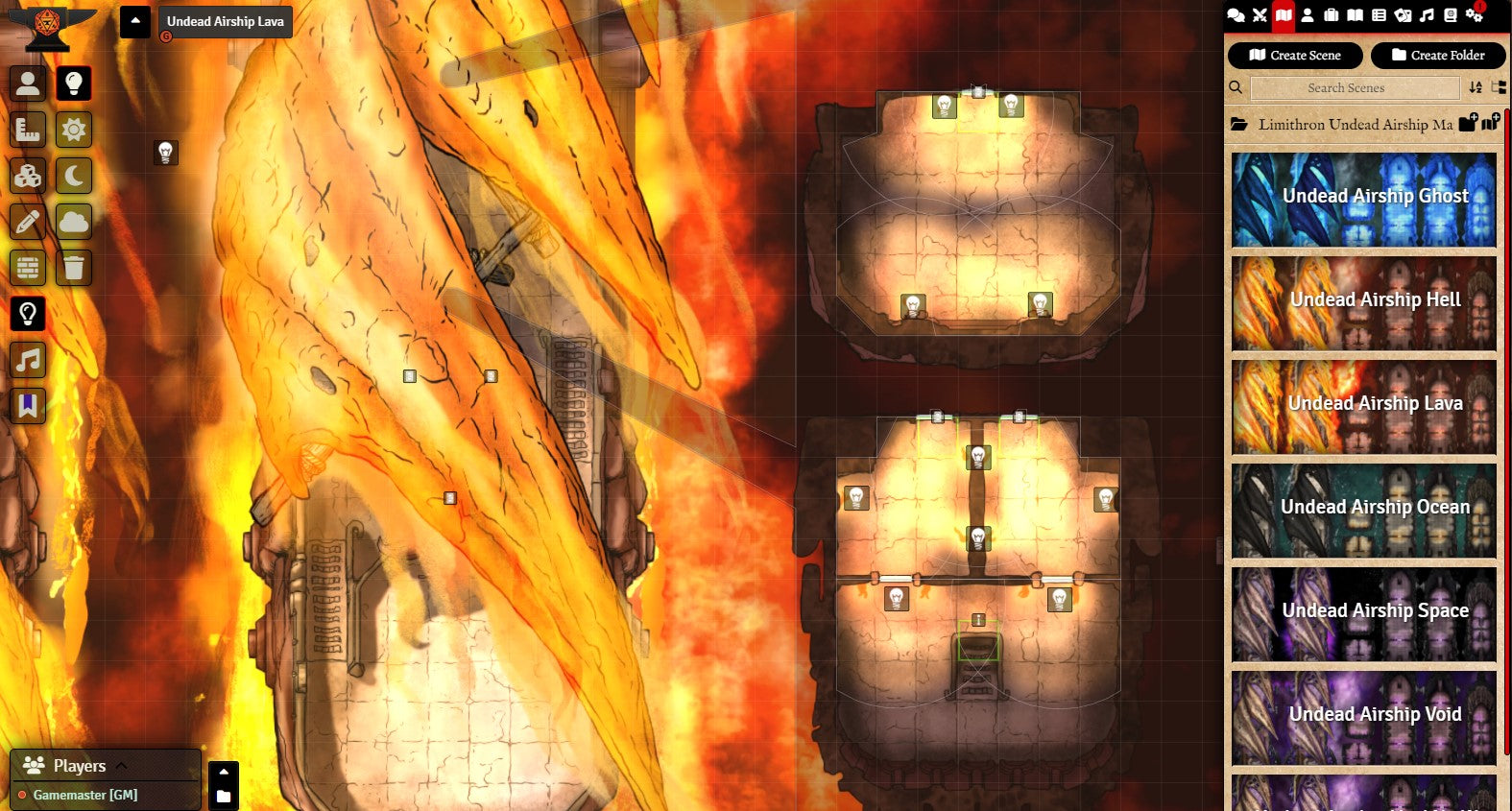Open the combat encounters tab (crossed swords)
The width and height of the screenshot is (1512, 811).
(1260, 15)
